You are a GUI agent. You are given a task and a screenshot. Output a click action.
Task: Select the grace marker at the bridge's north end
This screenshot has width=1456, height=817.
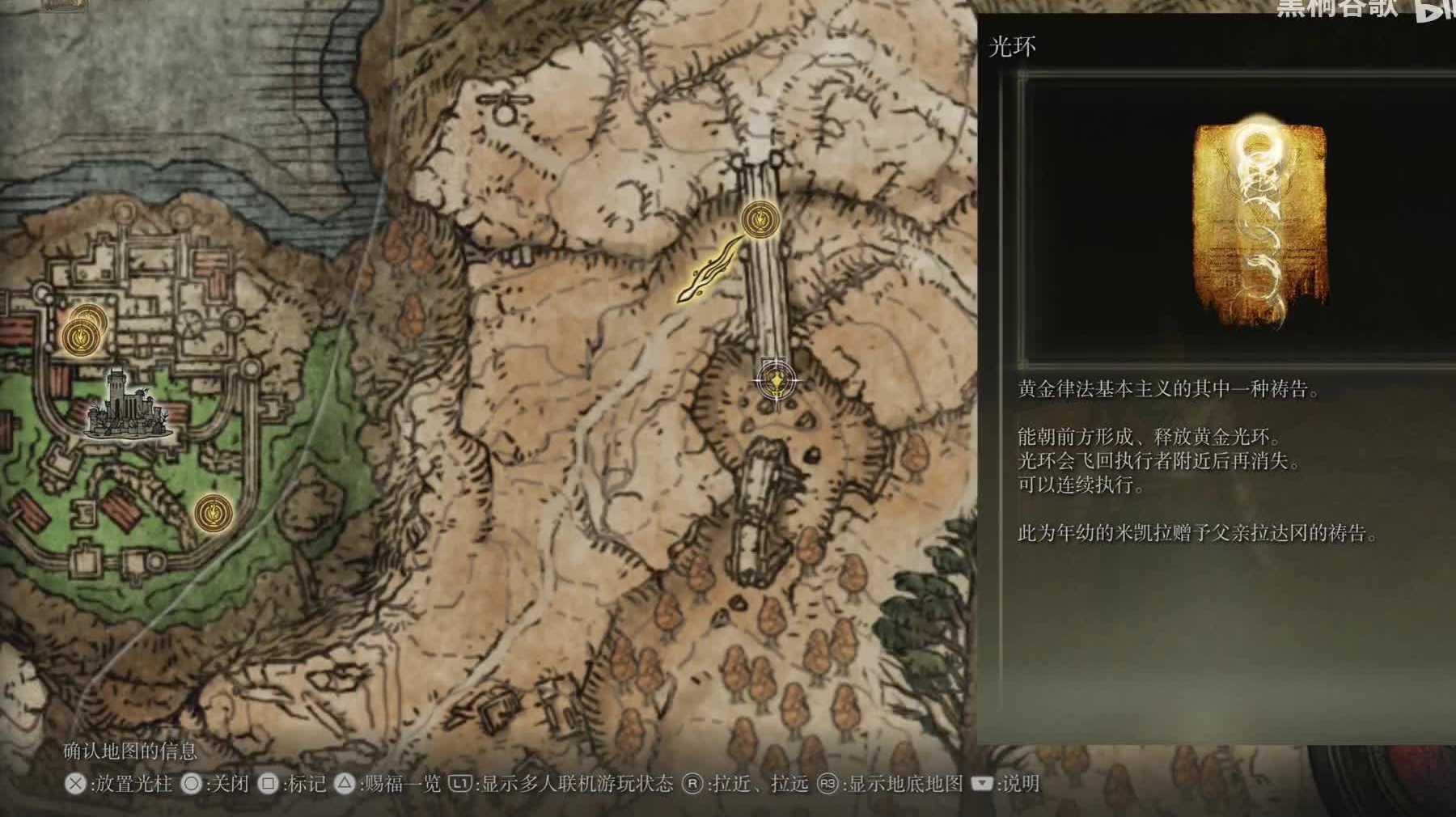pos(760,218)
